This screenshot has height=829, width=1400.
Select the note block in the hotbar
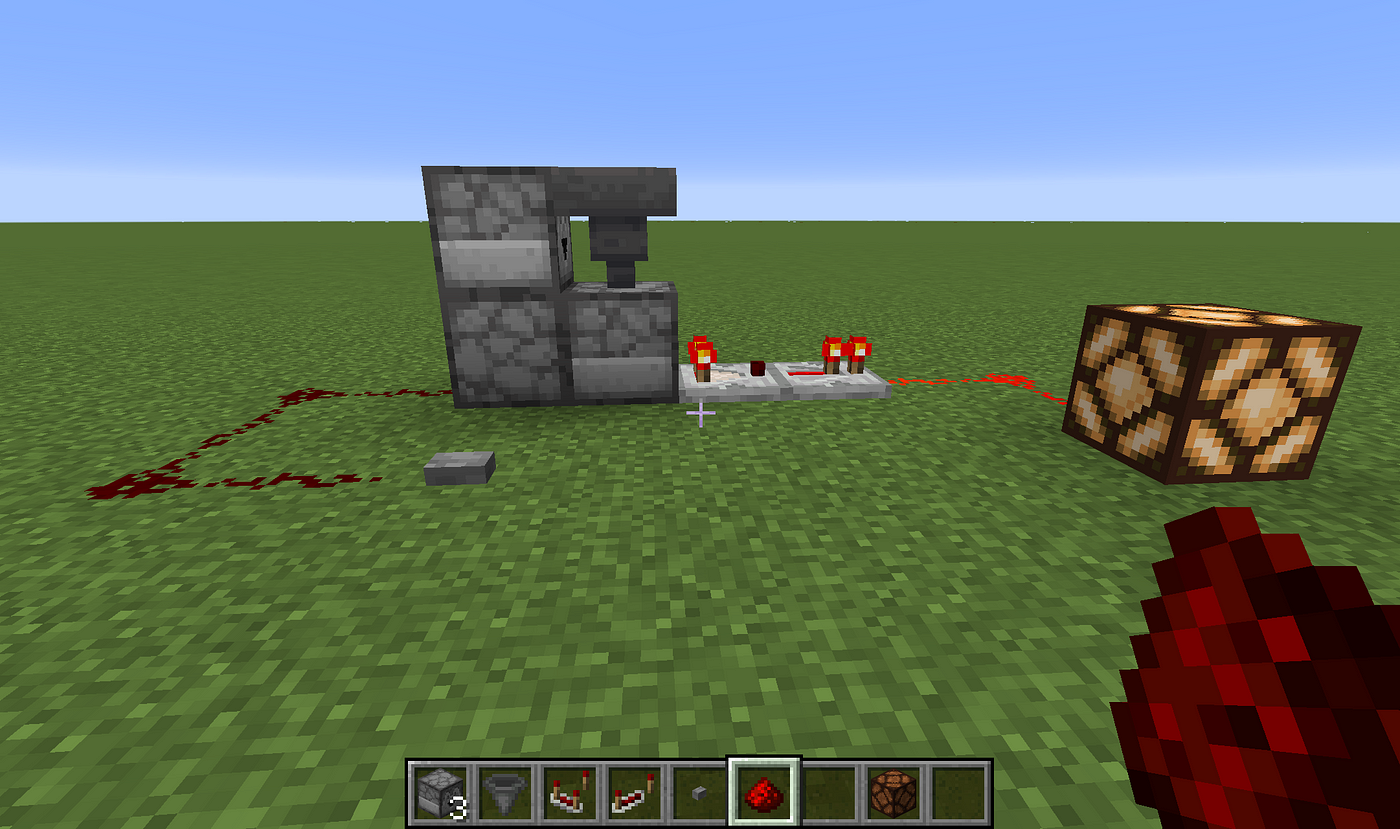pyautogui.click(x=895, y=792)
